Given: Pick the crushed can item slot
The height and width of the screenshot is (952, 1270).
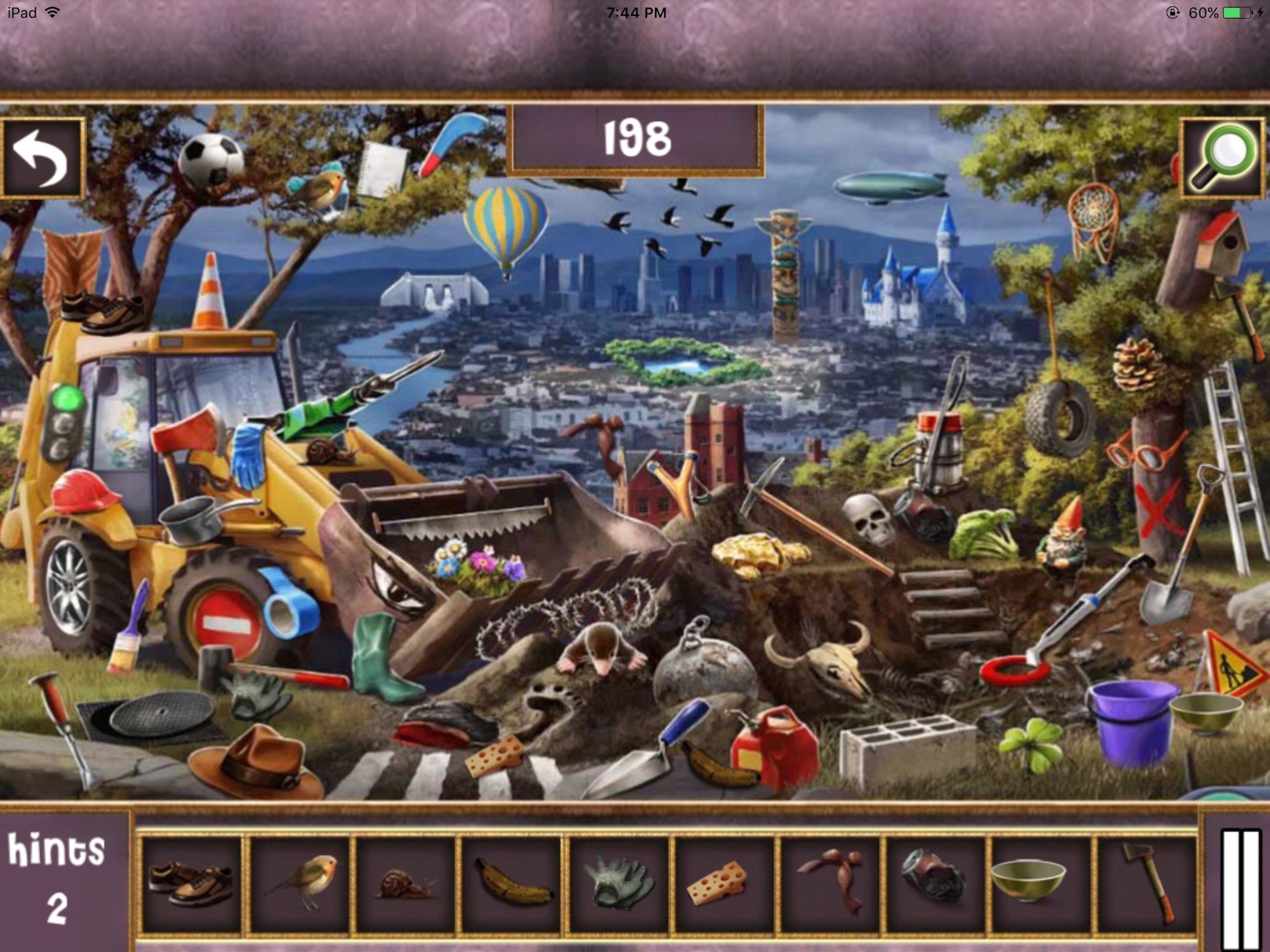Looking at the screenshot, I should tap(935, 885).
